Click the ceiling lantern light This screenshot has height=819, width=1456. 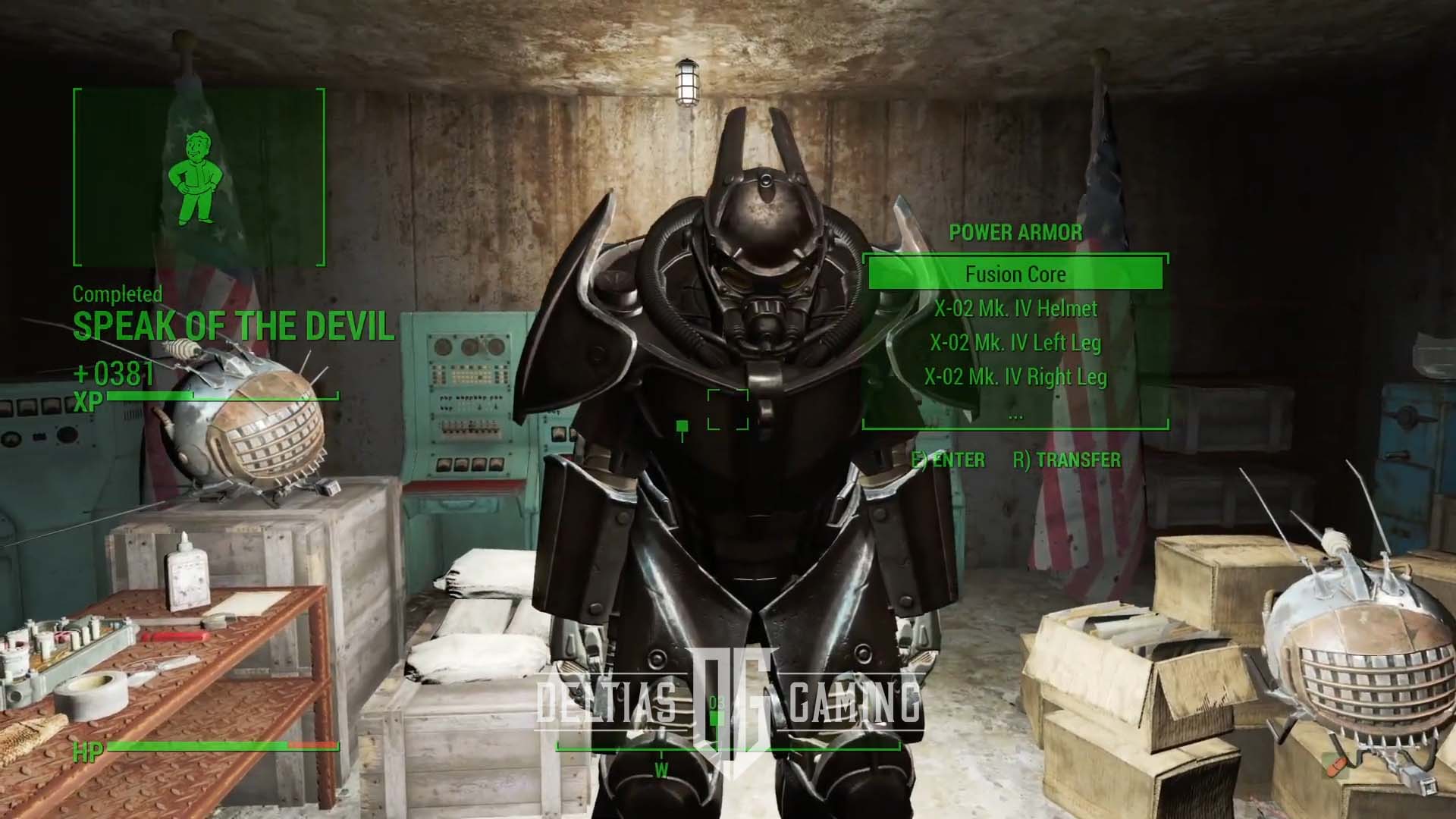689,83
